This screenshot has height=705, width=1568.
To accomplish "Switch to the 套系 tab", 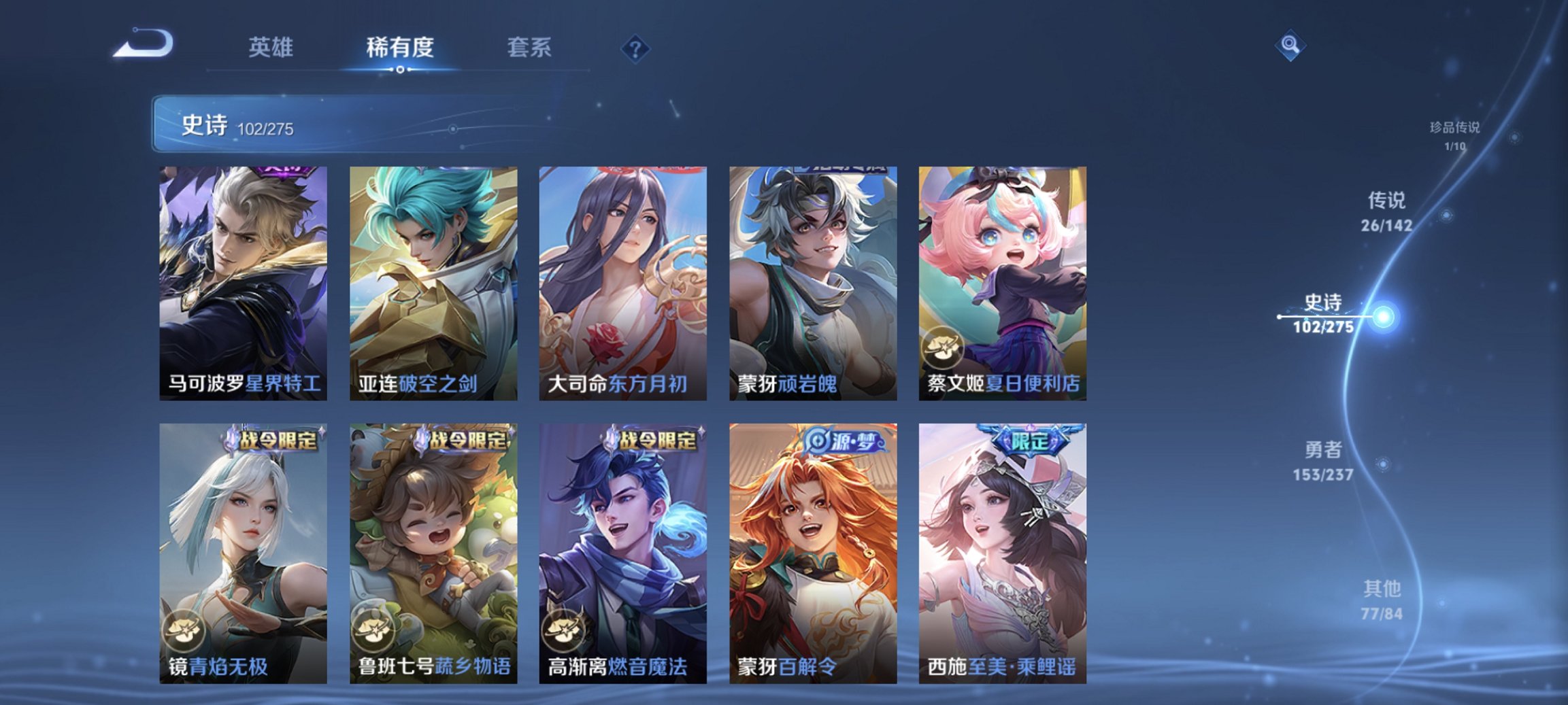I will (x=531, y=48).
